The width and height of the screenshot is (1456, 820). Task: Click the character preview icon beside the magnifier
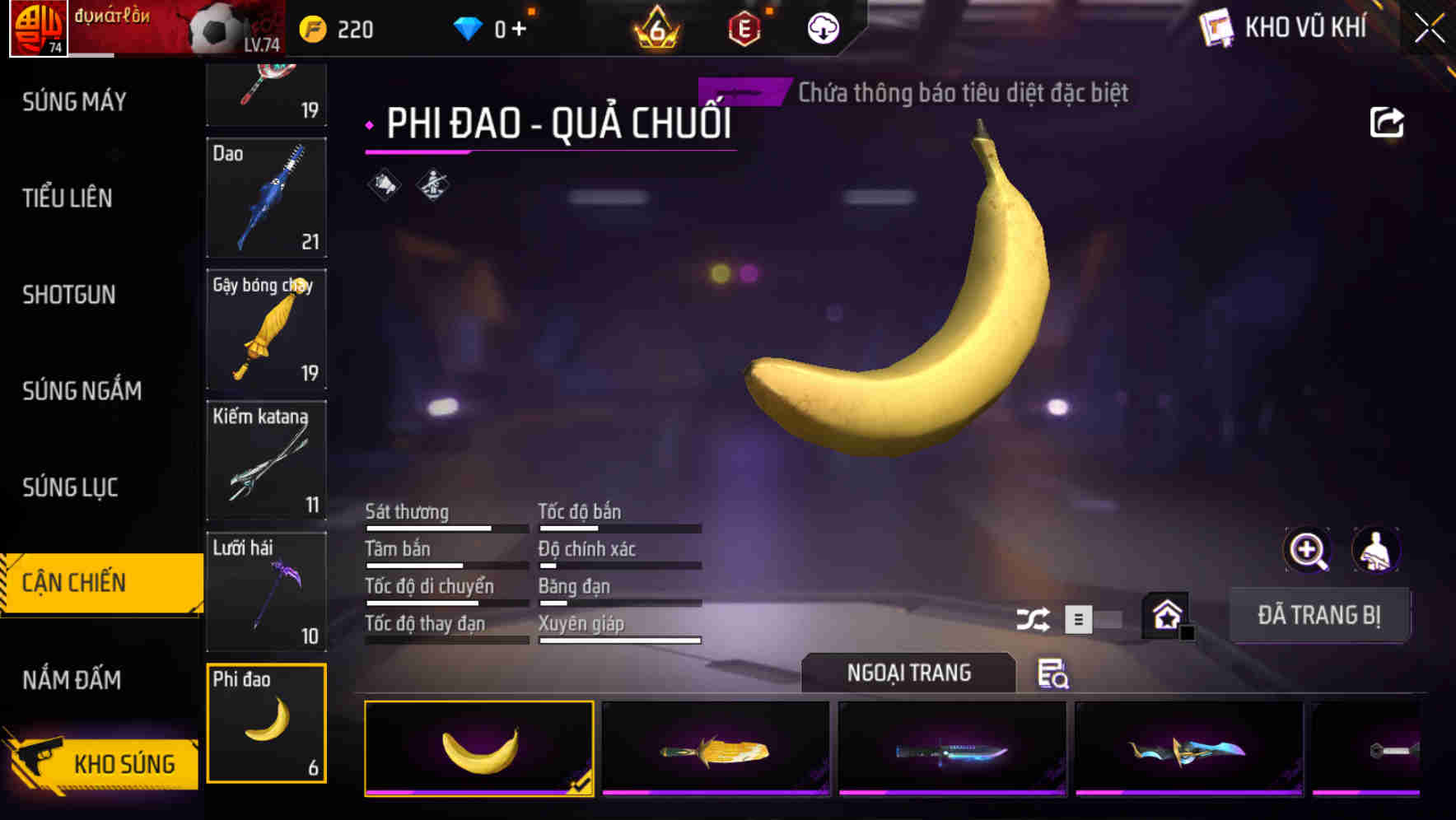1375,549
